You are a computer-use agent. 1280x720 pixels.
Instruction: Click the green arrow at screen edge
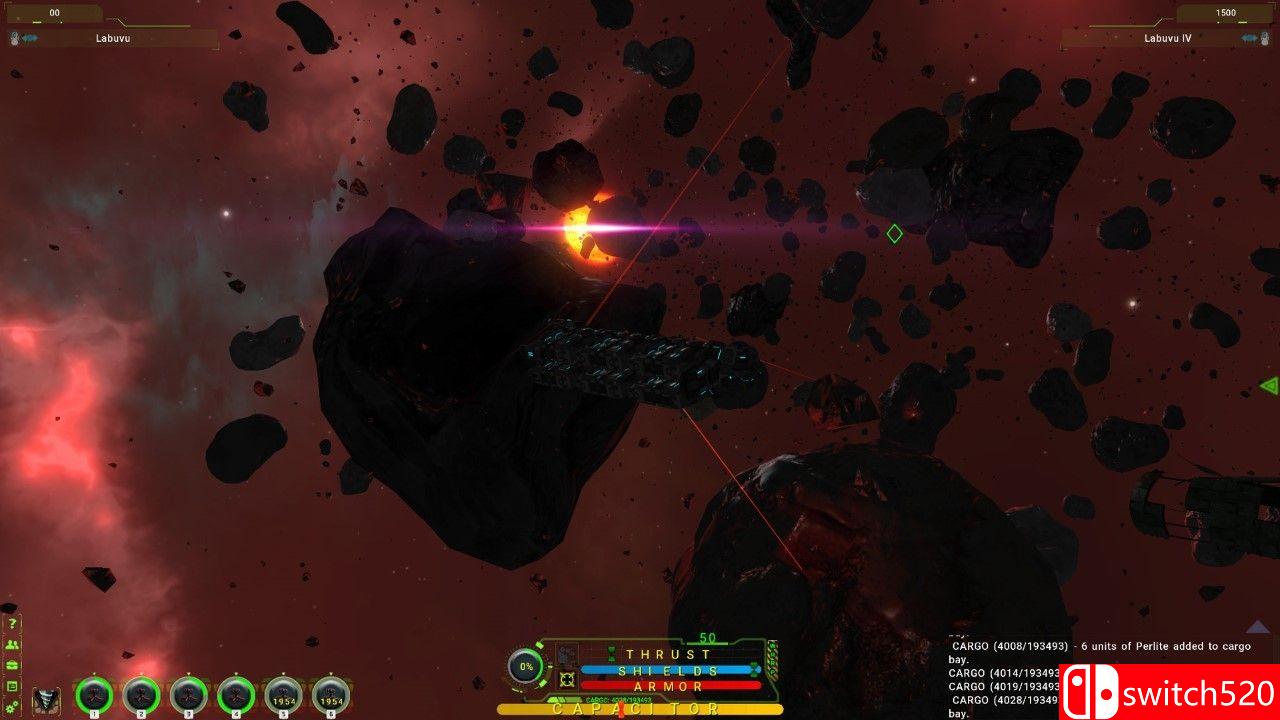[x=1269, y=385]
